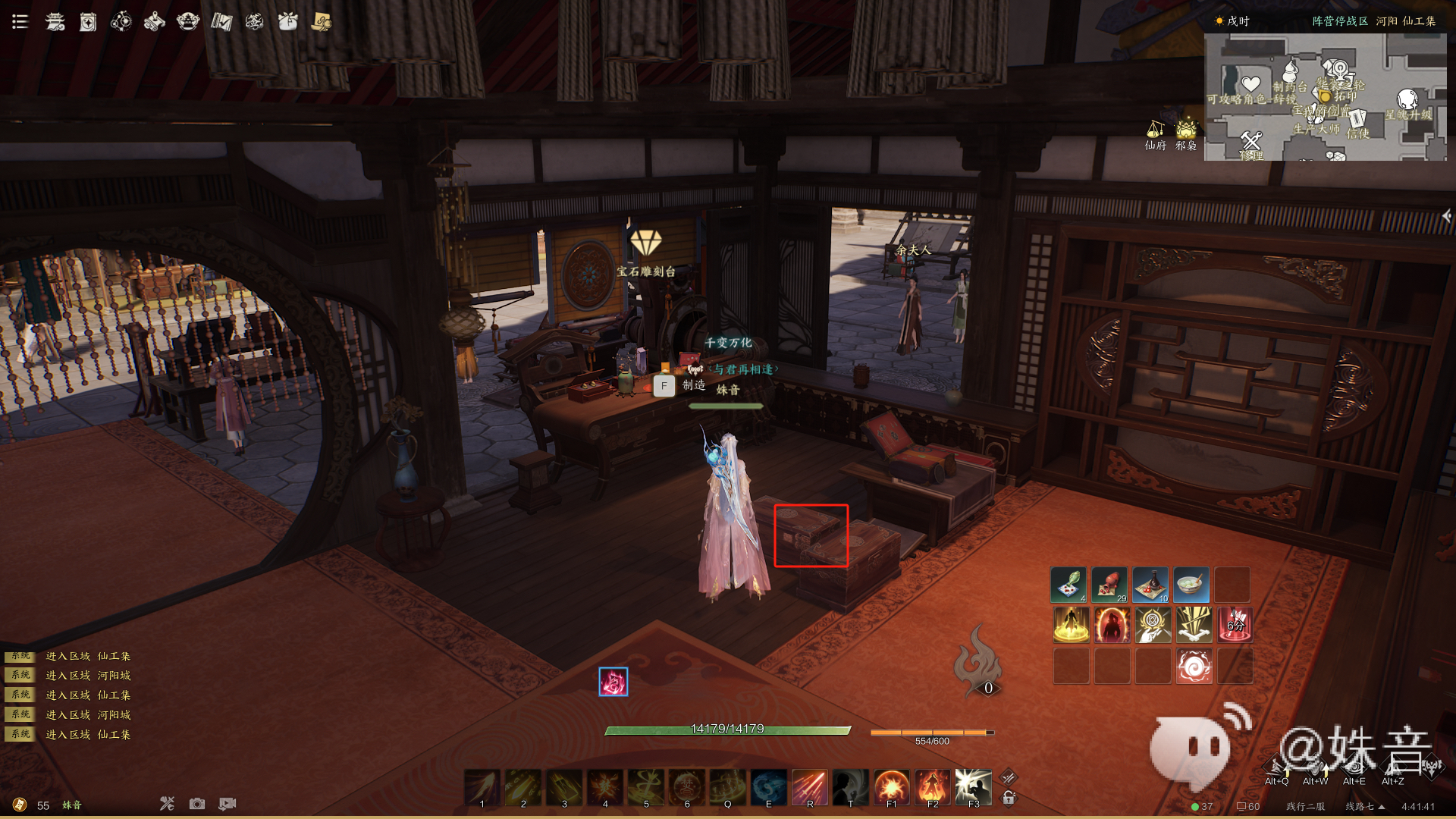Open the constellation star-chart icon
This screenshot has height=819, width=1456.
pos(121,21)
